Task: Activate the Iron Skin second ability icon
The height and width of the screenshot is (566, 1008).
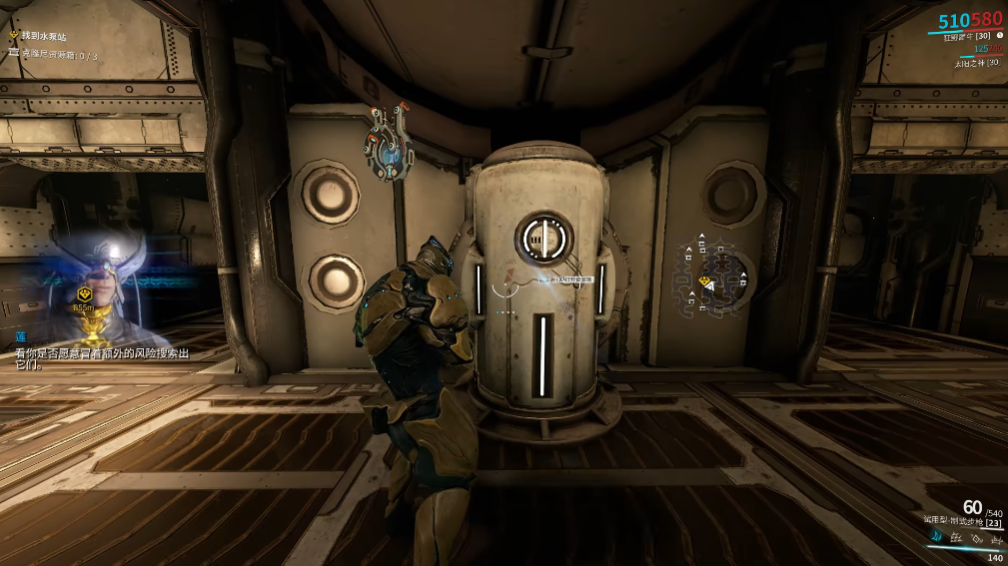Action: [x=958, y=538]
